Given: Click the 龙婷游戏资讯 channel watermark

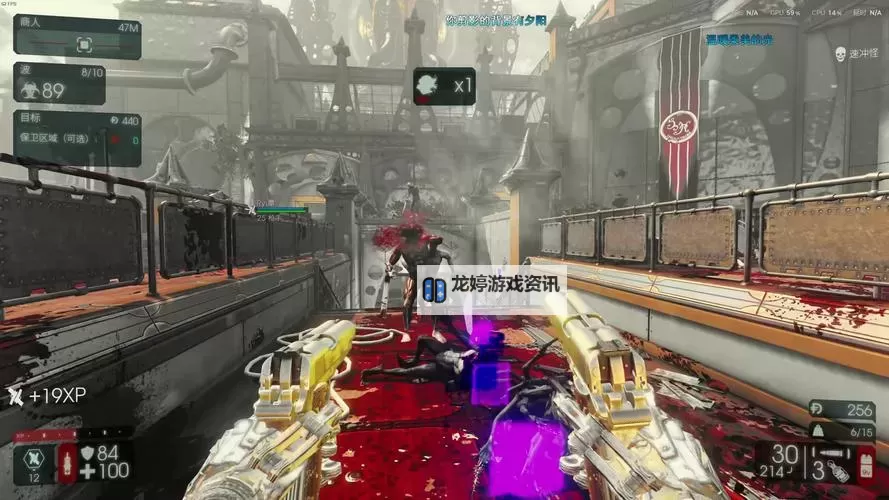Looking at the screenshot, I should [492, 289].
